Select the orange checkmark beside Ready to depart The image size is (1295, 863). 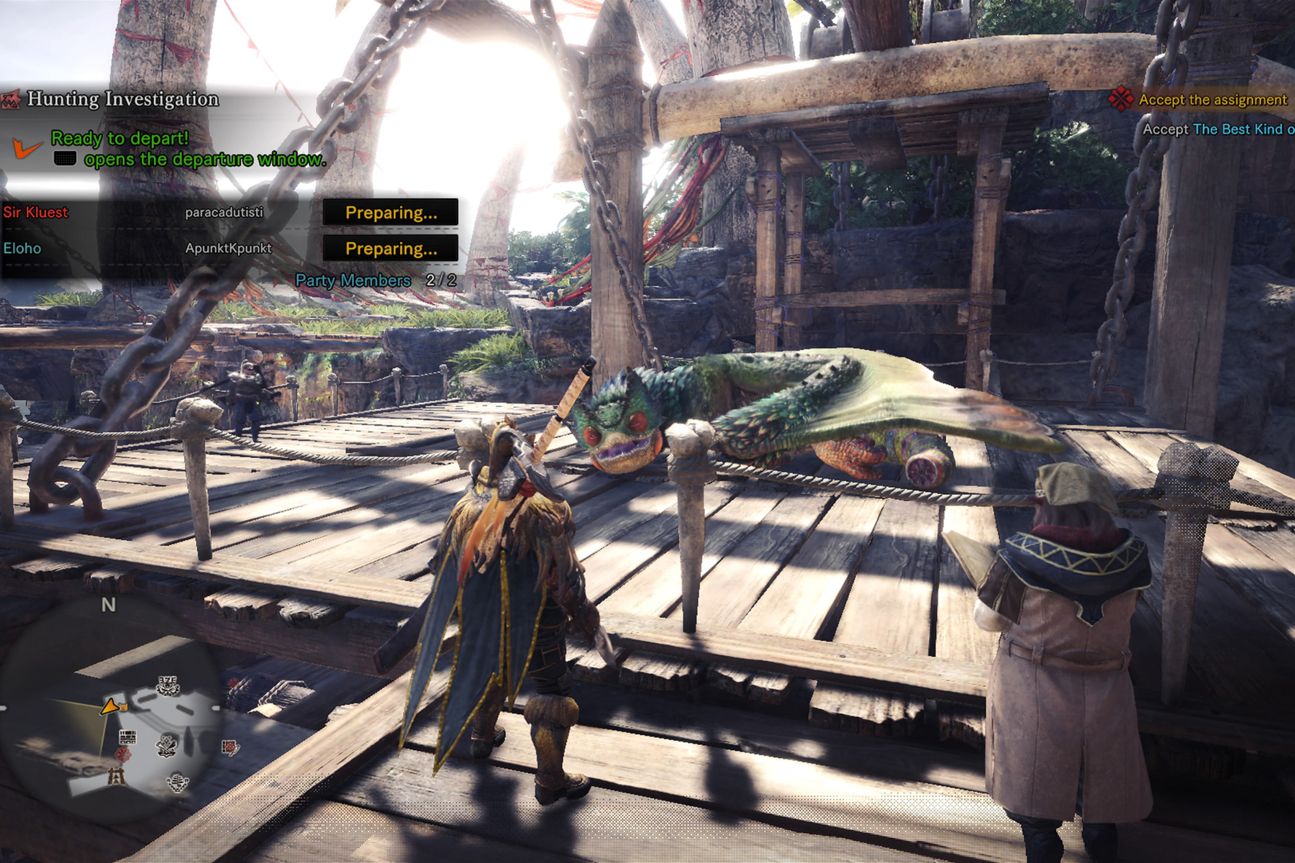22,148
